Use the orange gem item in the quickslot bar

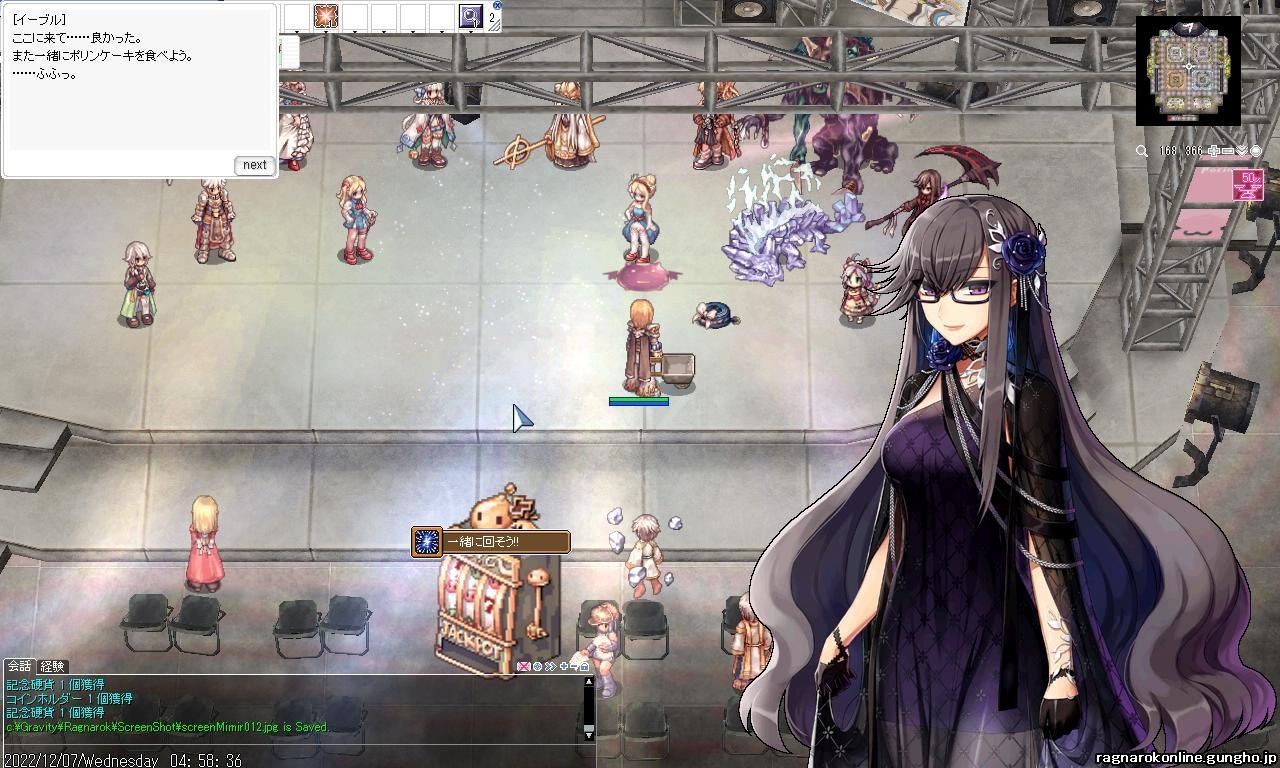[326, 16]
